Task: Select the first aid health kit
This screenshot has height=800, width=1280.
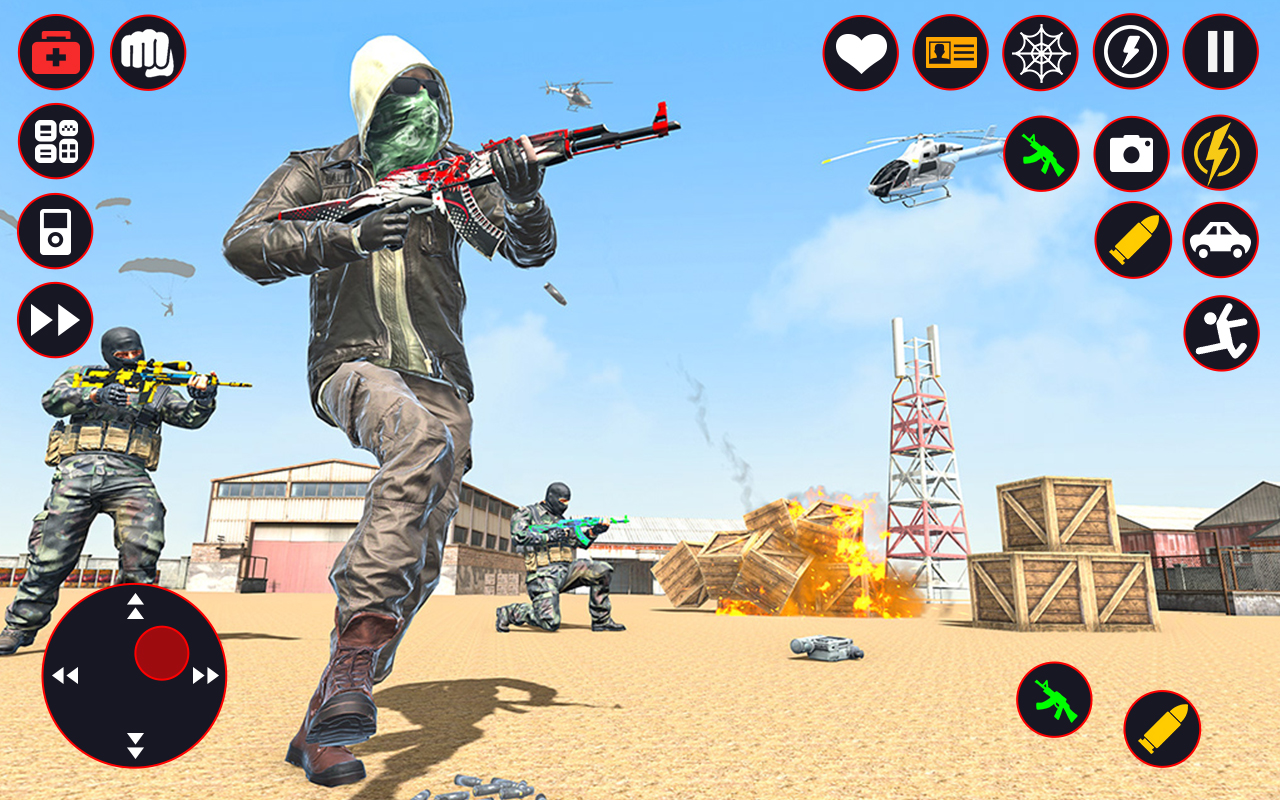Action: pos(56,53)
